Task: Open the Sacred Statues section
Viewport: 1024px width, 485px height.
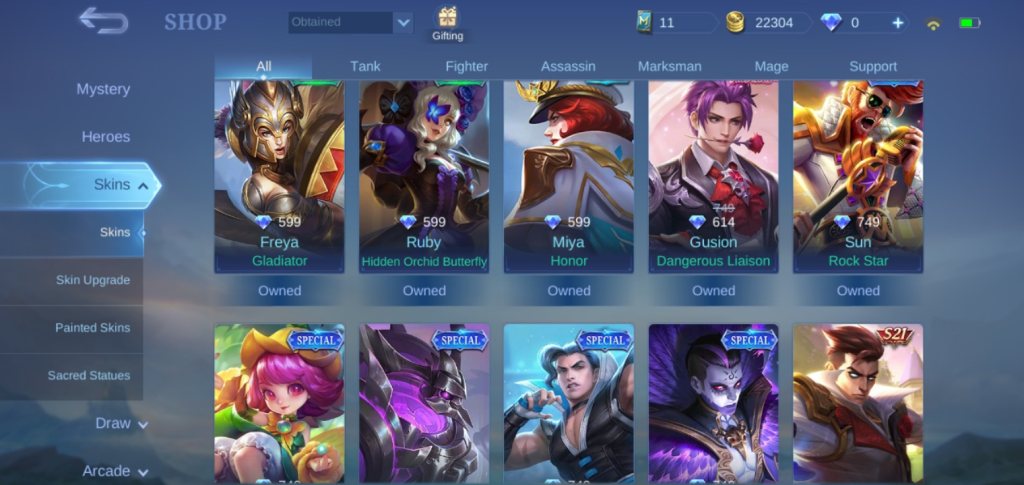Action: click(x=89, y=376)
